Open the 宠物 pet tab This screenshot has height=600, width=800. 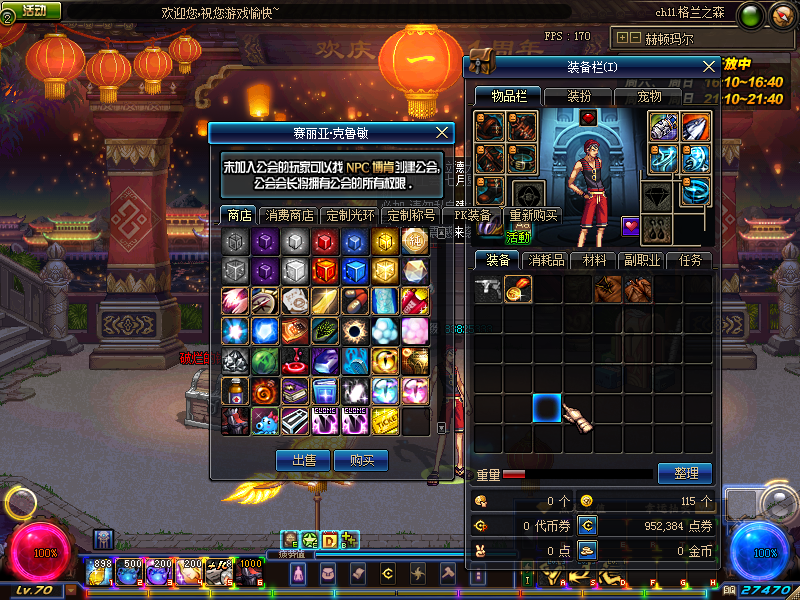(x=651, y=96)
